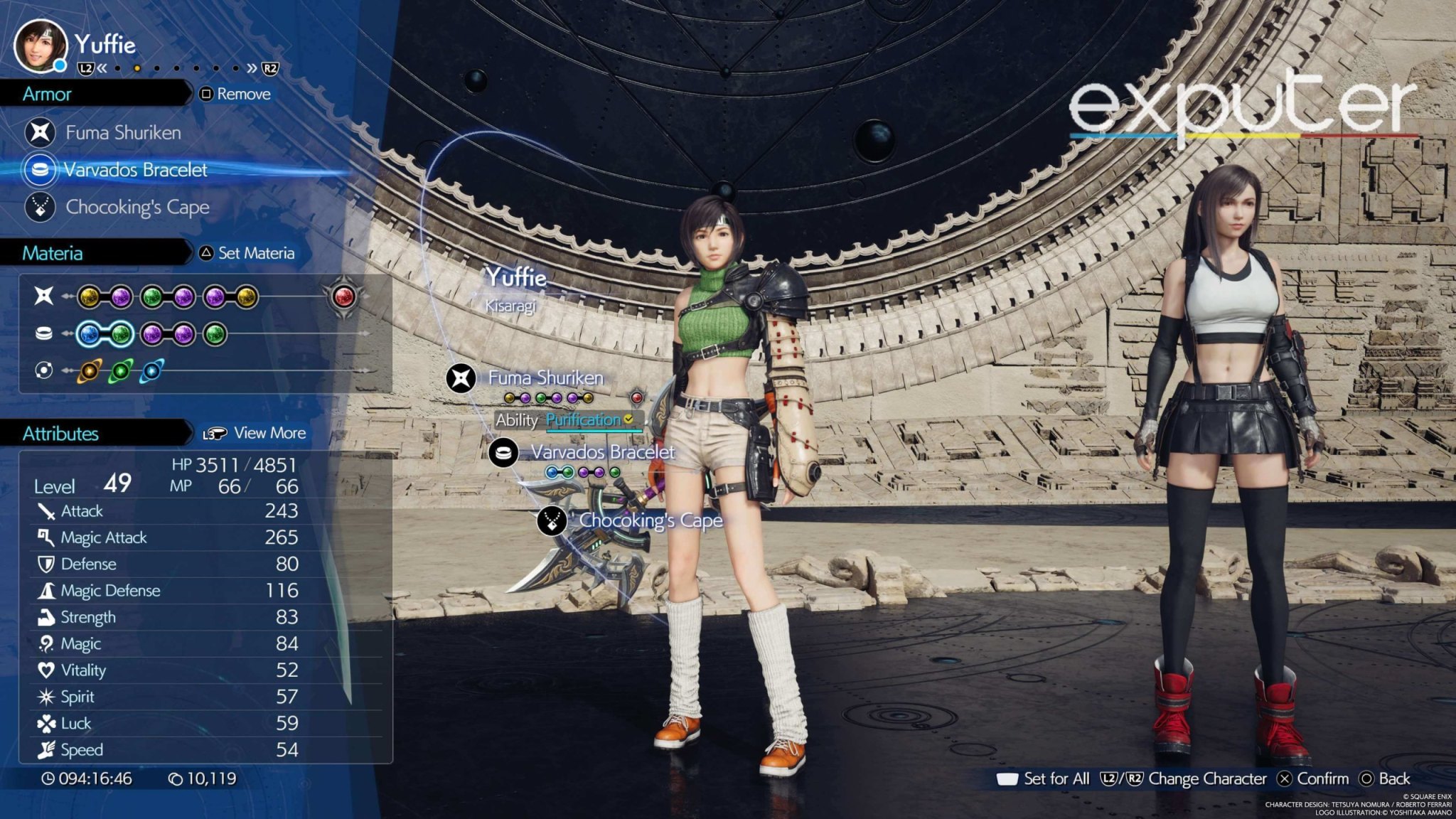This screenshot has width=1456, height=819.
Task: Click the shuriken icon next to Fuma Shuriken label
Action: click(x=463, y=379)
